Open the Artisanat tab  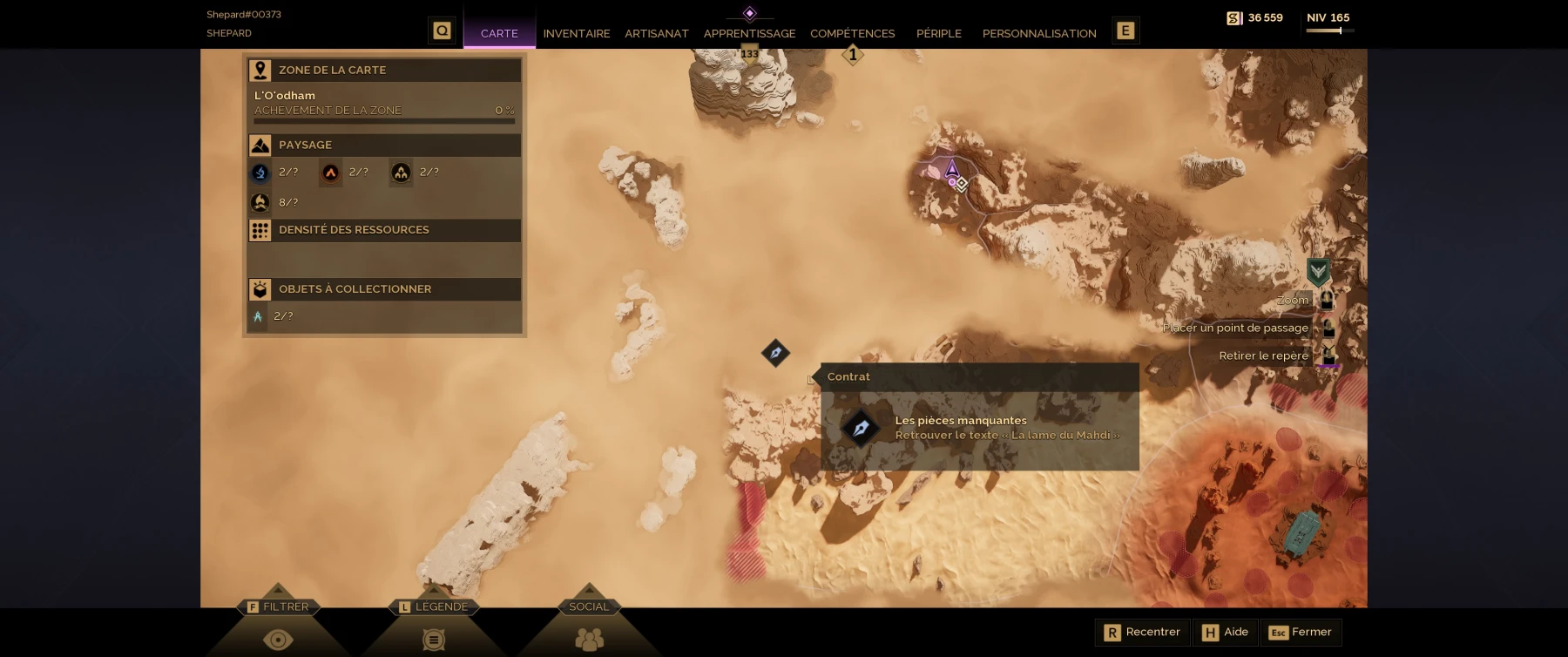(x=656, y=33)
